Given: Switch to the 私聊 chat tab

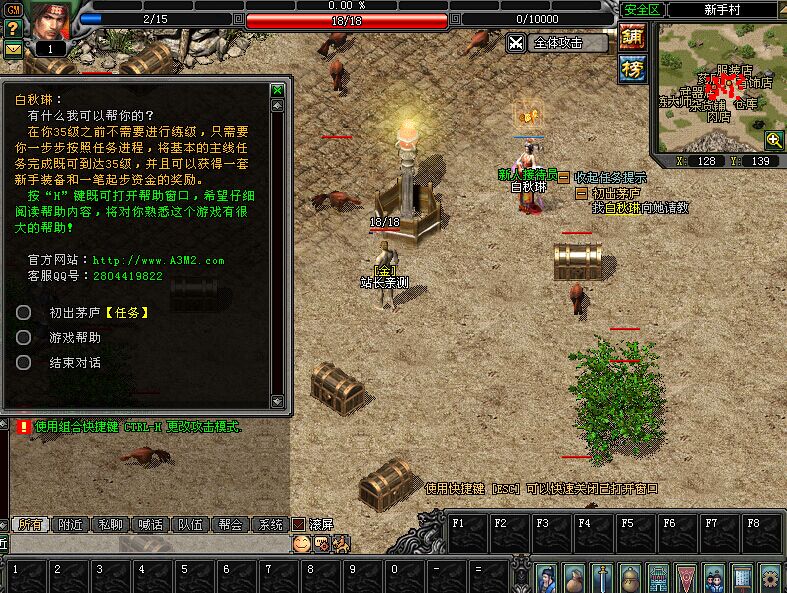Looking at the screenshot, I should point(111,524).
